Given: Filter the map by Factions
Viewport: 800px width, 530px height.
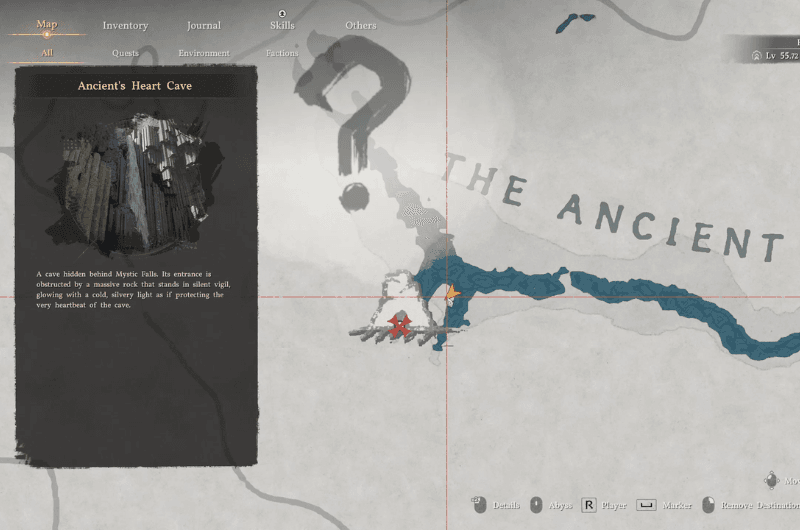Looking at the screenshot, I should point(282,53).
